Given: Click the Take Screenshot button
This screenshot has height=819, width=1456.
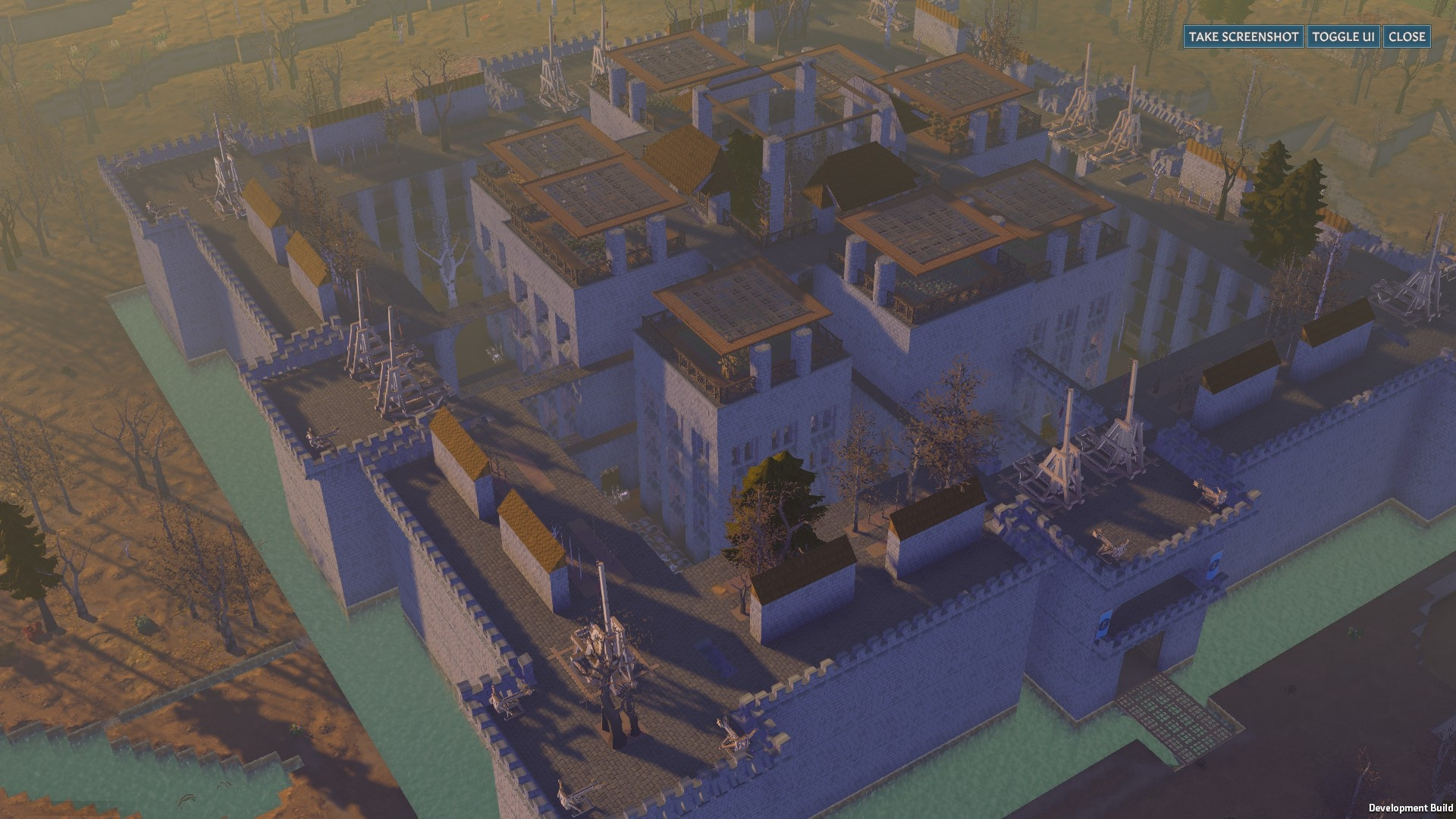Looking at the screenshot, I should point(1243,36).
